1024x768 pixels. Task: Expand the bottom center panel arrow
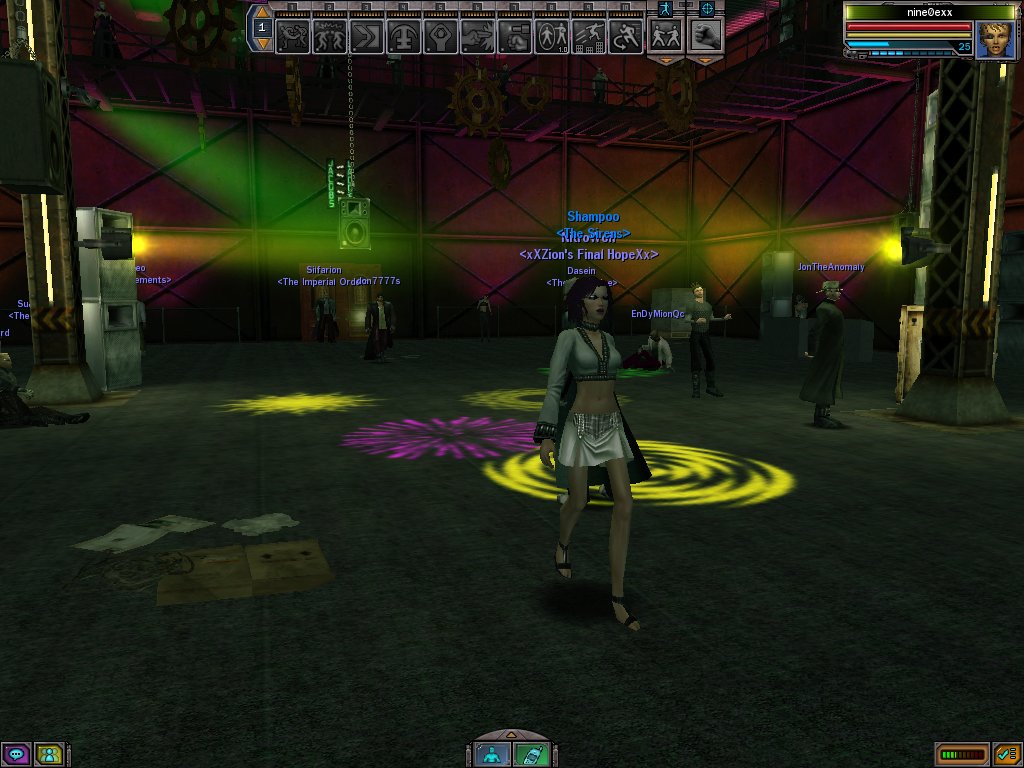[511, 736]
